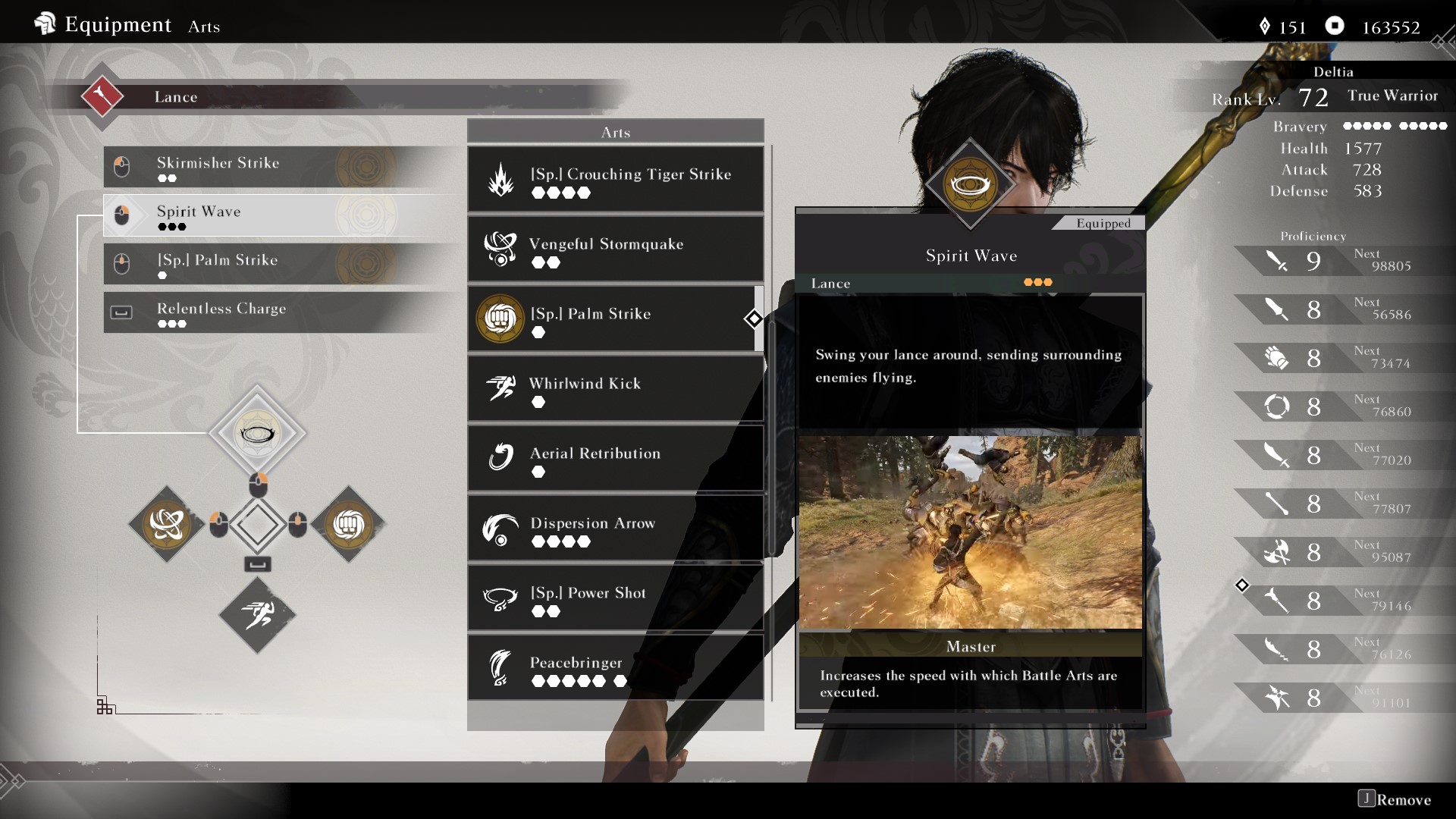Choose Vengeful Stormquake art
The height and width of the screenshot is (819, 1456).
(615, 249)
